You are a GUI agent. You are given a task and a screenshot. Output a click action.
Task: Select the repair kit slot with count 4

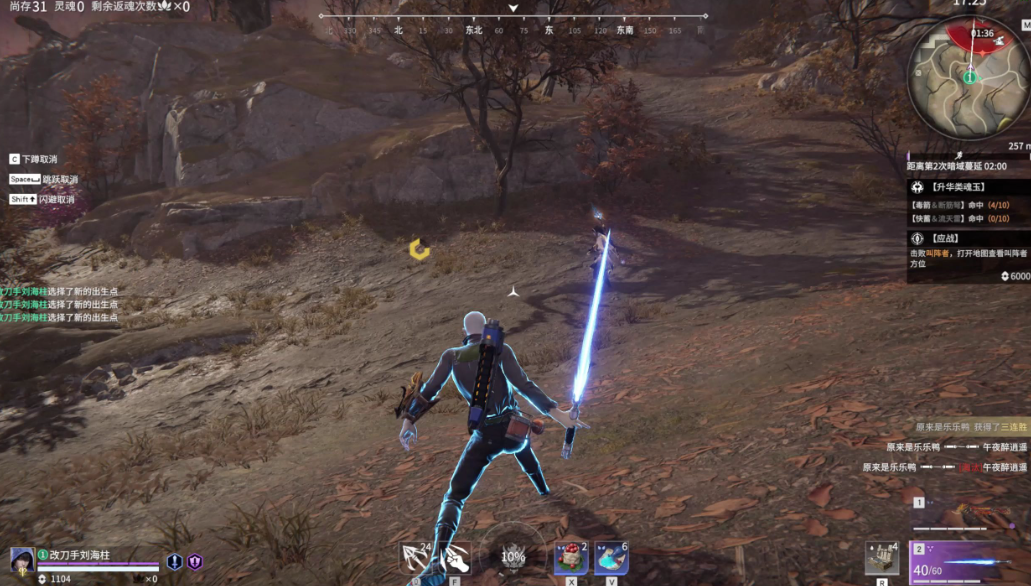click(882, 557)
